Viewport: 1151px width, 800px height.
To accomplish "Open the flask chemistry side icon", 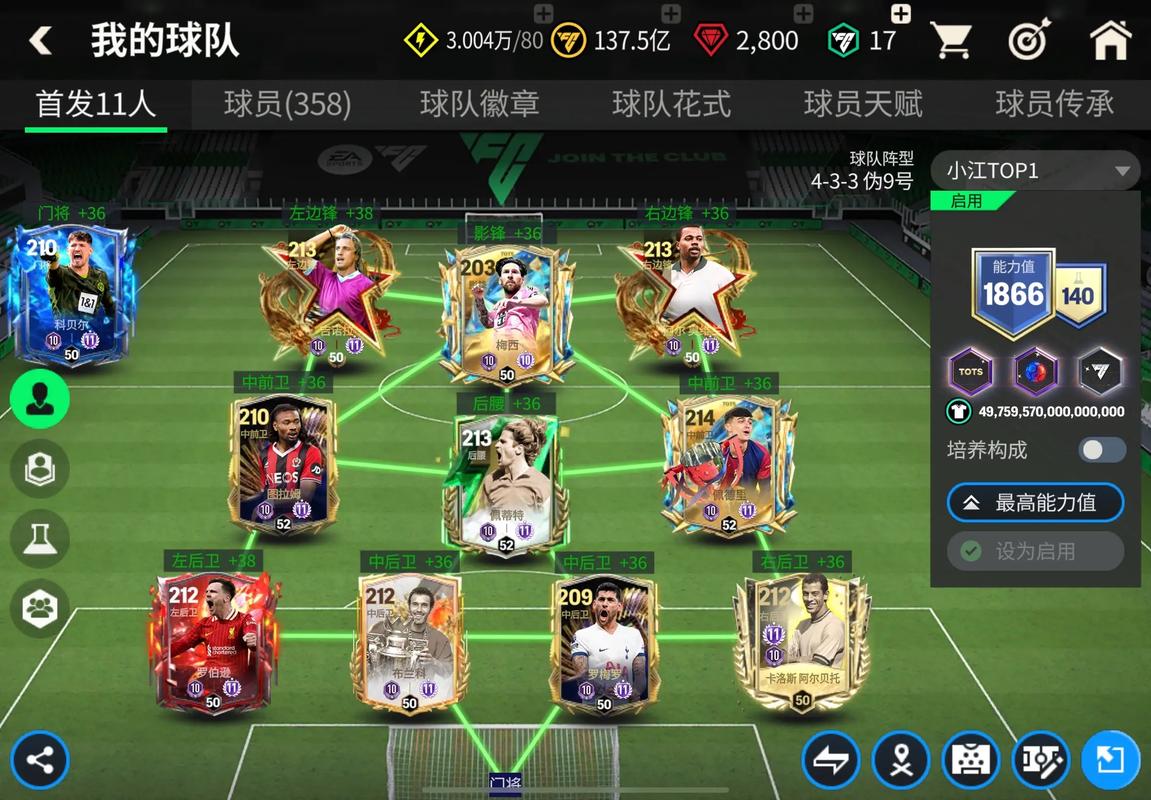I will [x=40, y=538].
